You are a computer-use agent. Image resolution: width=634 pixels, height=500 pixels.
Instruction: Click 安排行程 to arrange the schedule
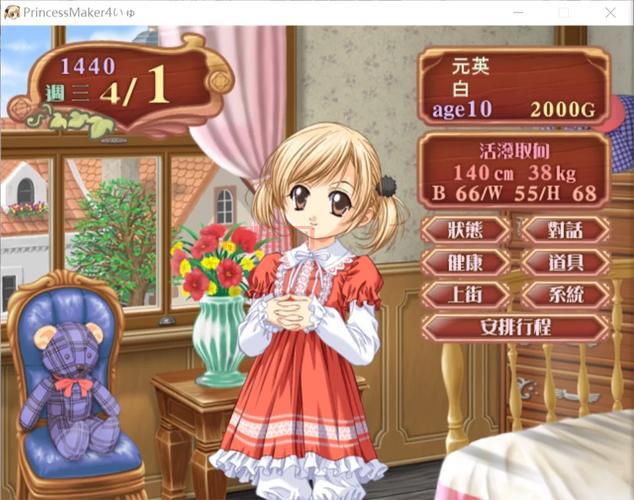(x=515, y=327)
